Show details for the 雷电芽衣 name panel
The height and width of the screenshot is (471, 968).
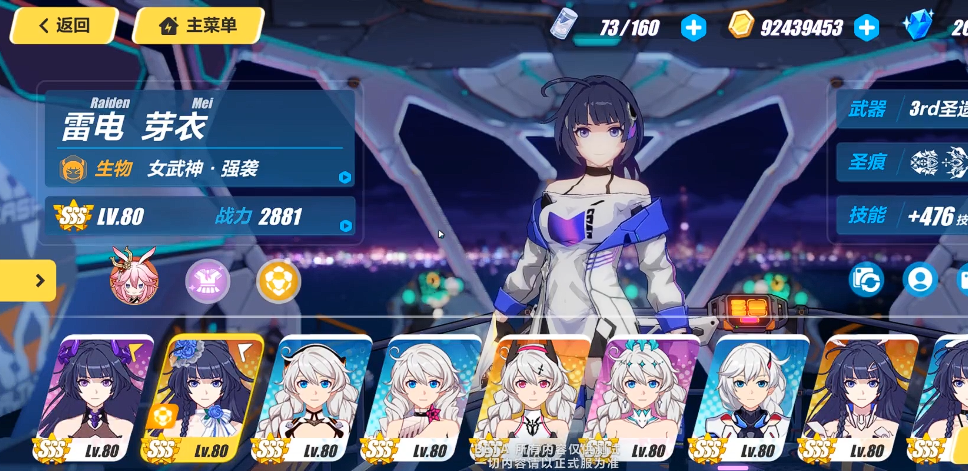click(x=199, y=138)
